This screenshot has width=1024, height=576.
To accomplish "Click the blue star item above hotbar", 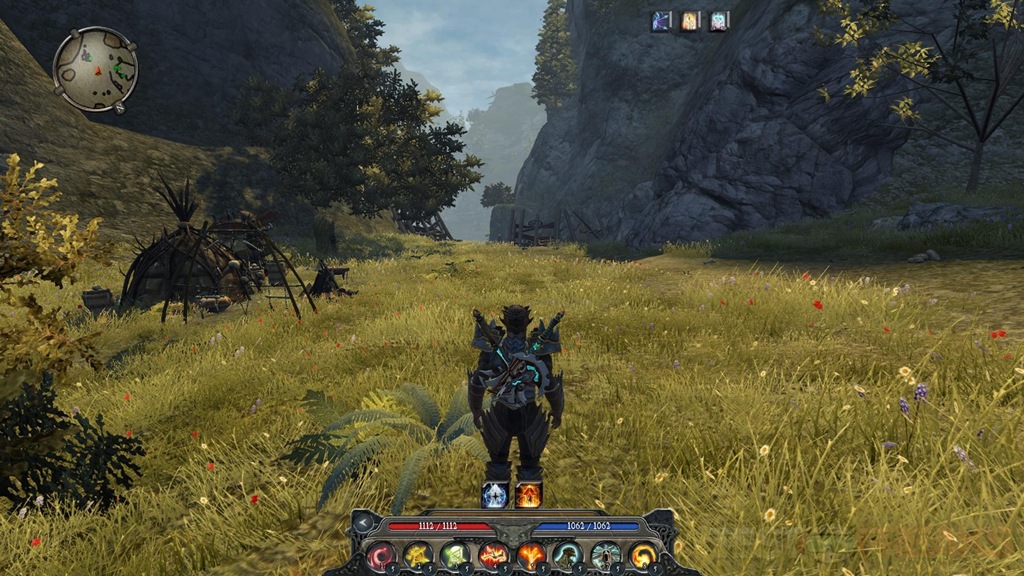I will [x=495, y=494].
